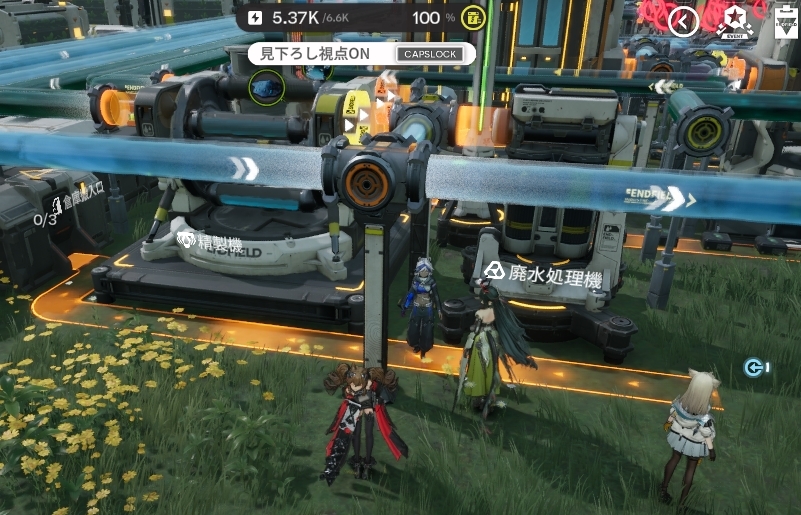Image resolution: width=801 pixels, height=515 pixels.
Task: Select the 廃水処理機 facility label
Action: click(x=544, y=274)
